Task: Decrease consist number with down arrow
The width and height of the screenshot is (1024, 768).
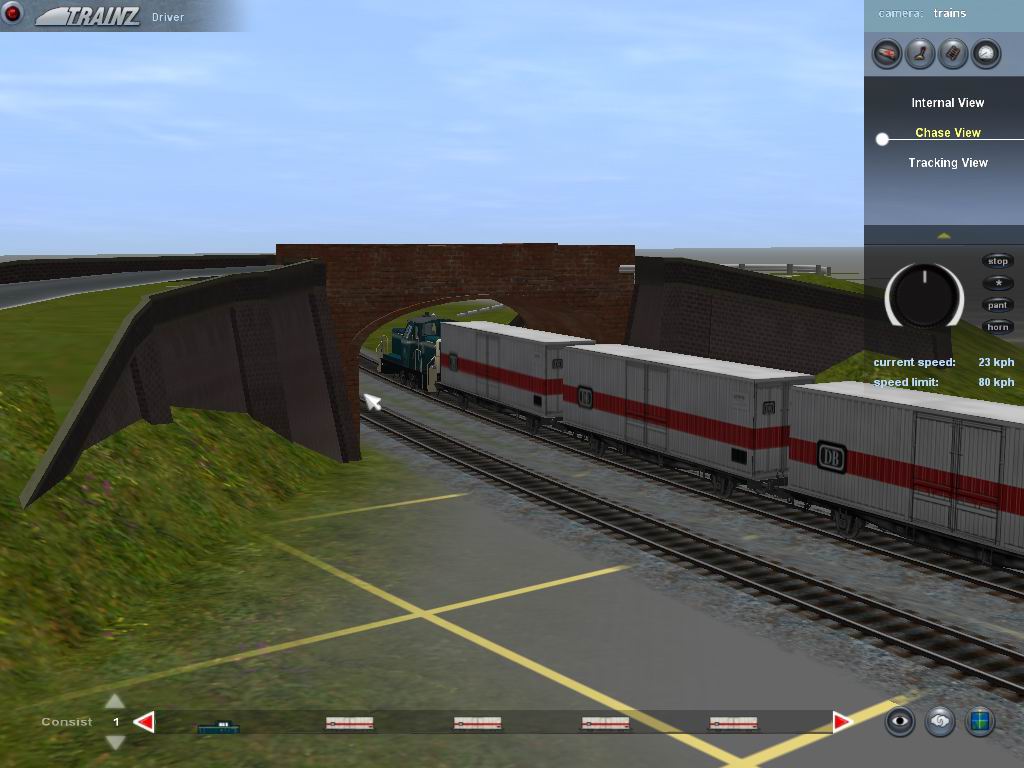Action: pyautogui.click(x=115, y=742)
